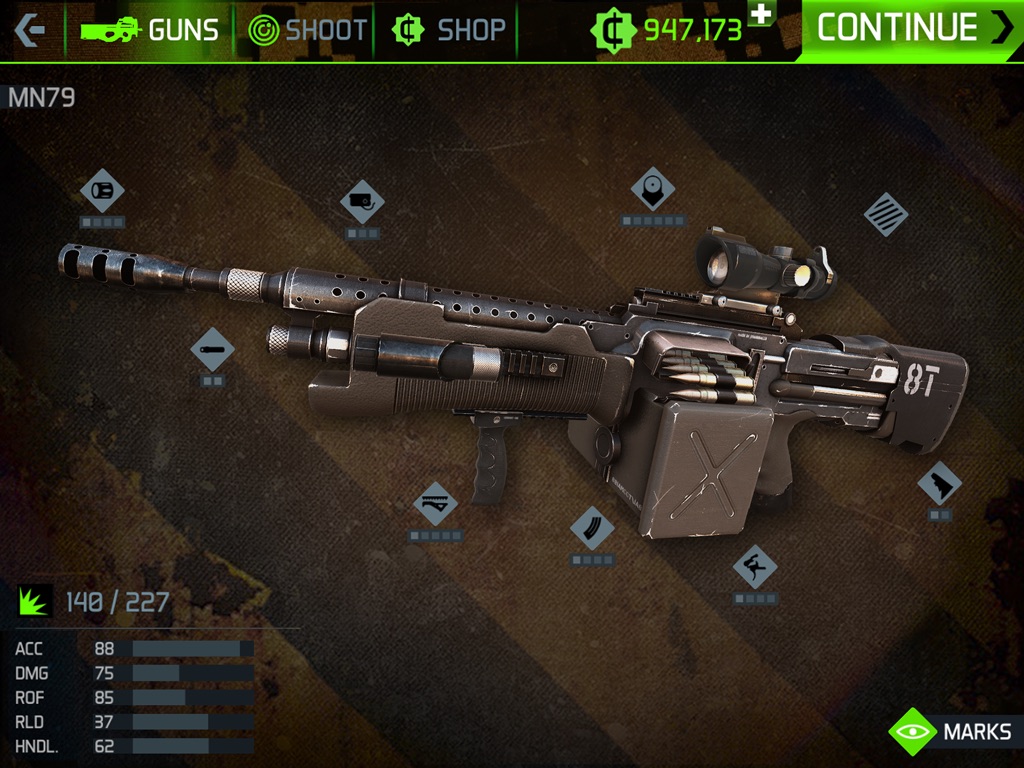Select the muzzle brake upgrade icon
The width and height of the screenshot is (1024, 768).
pos(102,190)
